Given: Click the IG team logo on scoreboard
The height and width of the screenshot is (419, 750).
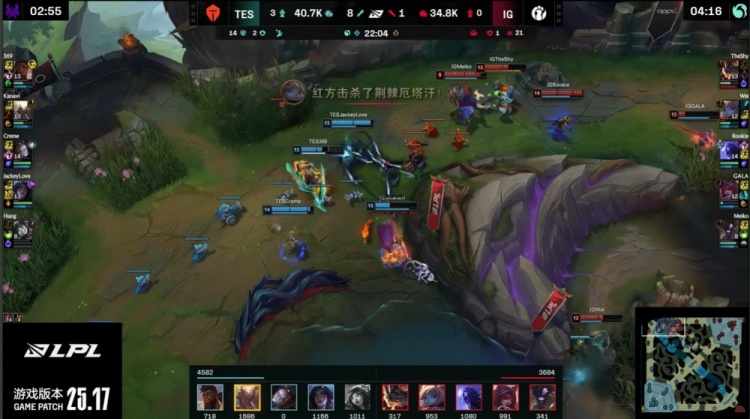Looking at the screenshot, I should click(x=539, y=14).
